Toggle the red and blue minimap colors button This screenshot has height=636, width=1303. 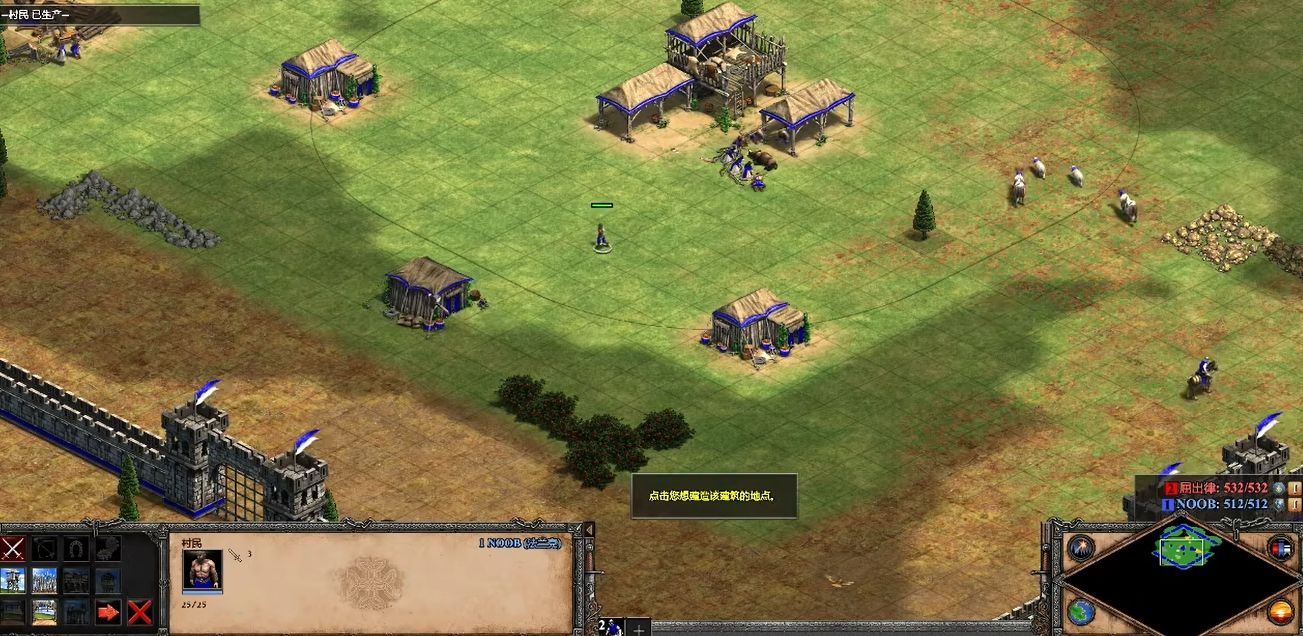1281,548
